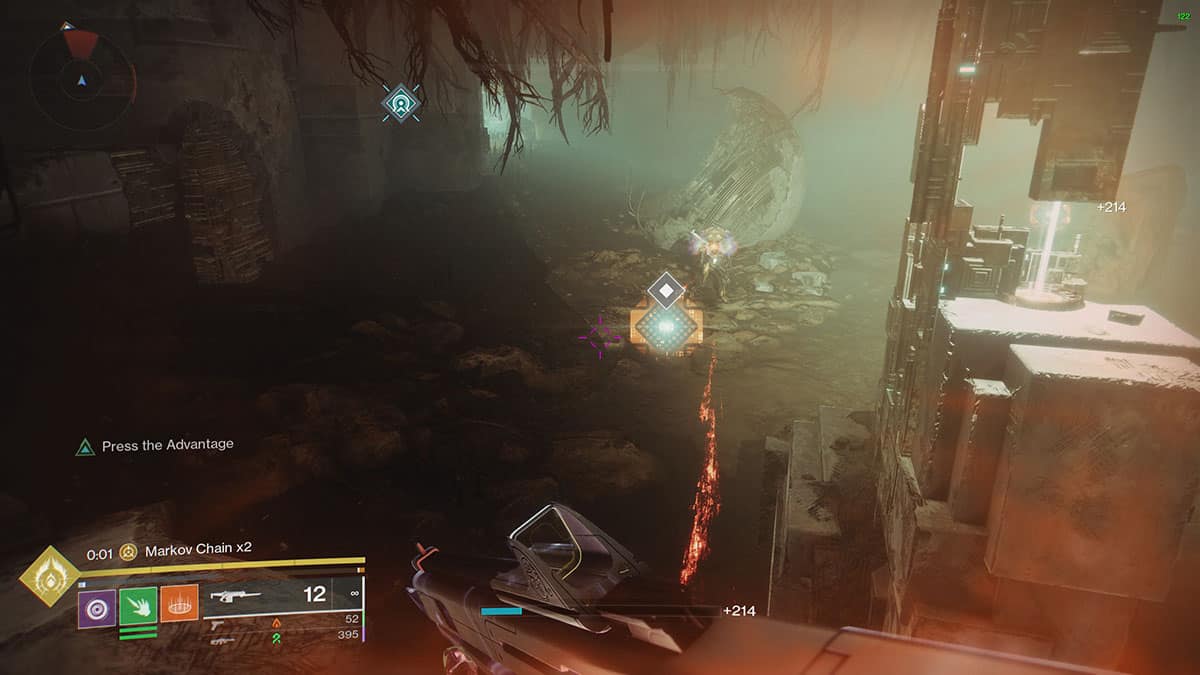Select the Press the Advantage objective tracker
1200x675 pixels.
pyautogui.click(x=155, y=446)
